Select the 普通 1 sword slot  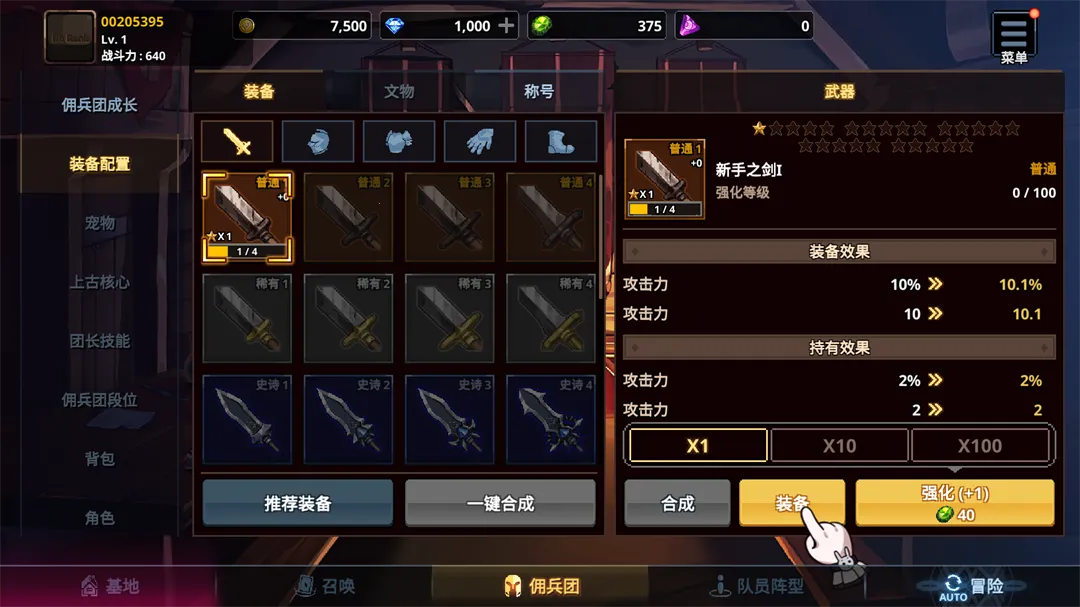[248, 217]
